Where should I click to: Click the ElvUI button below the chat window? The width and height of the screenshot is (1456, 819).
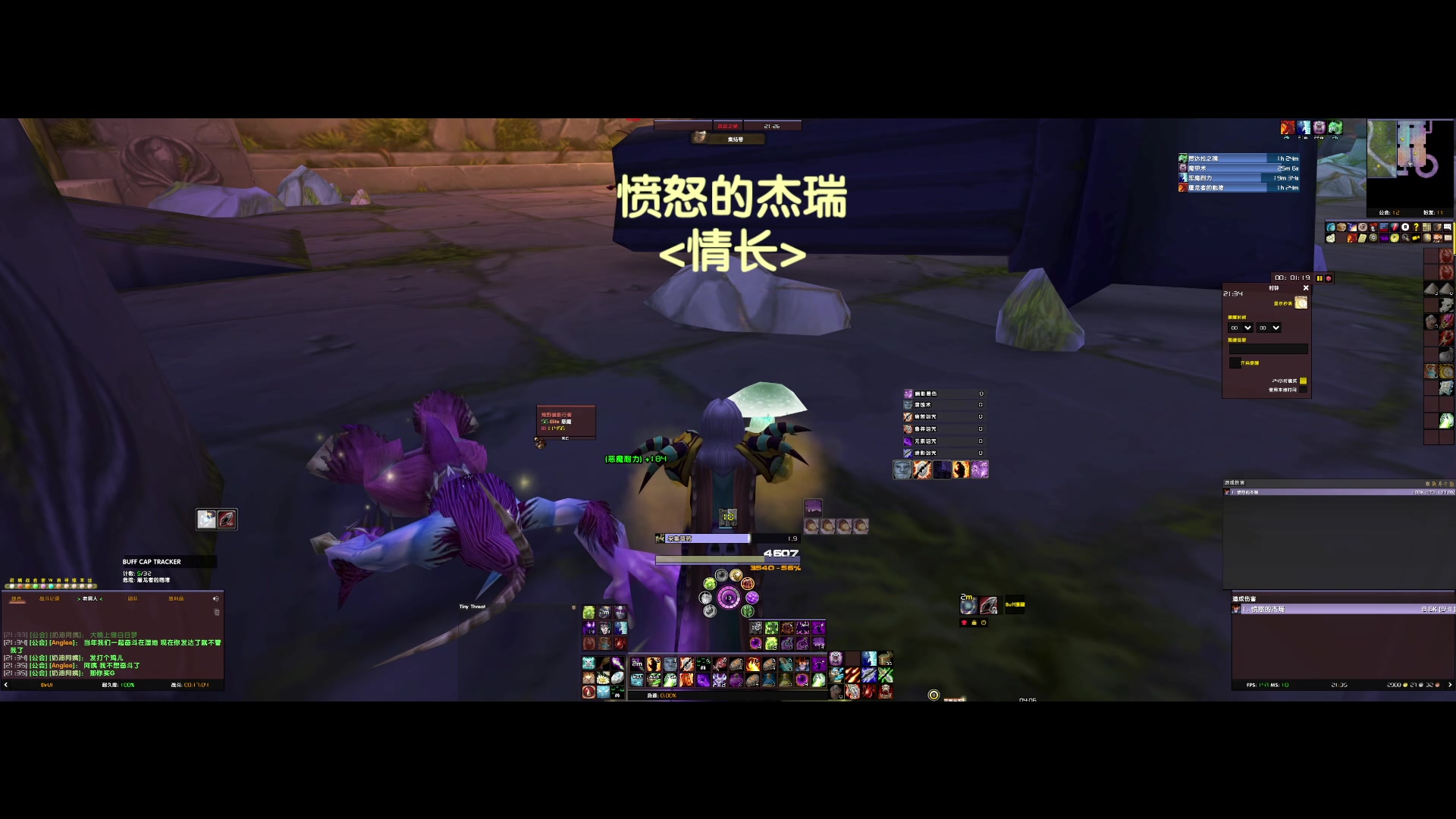click(x=45, y=685)
